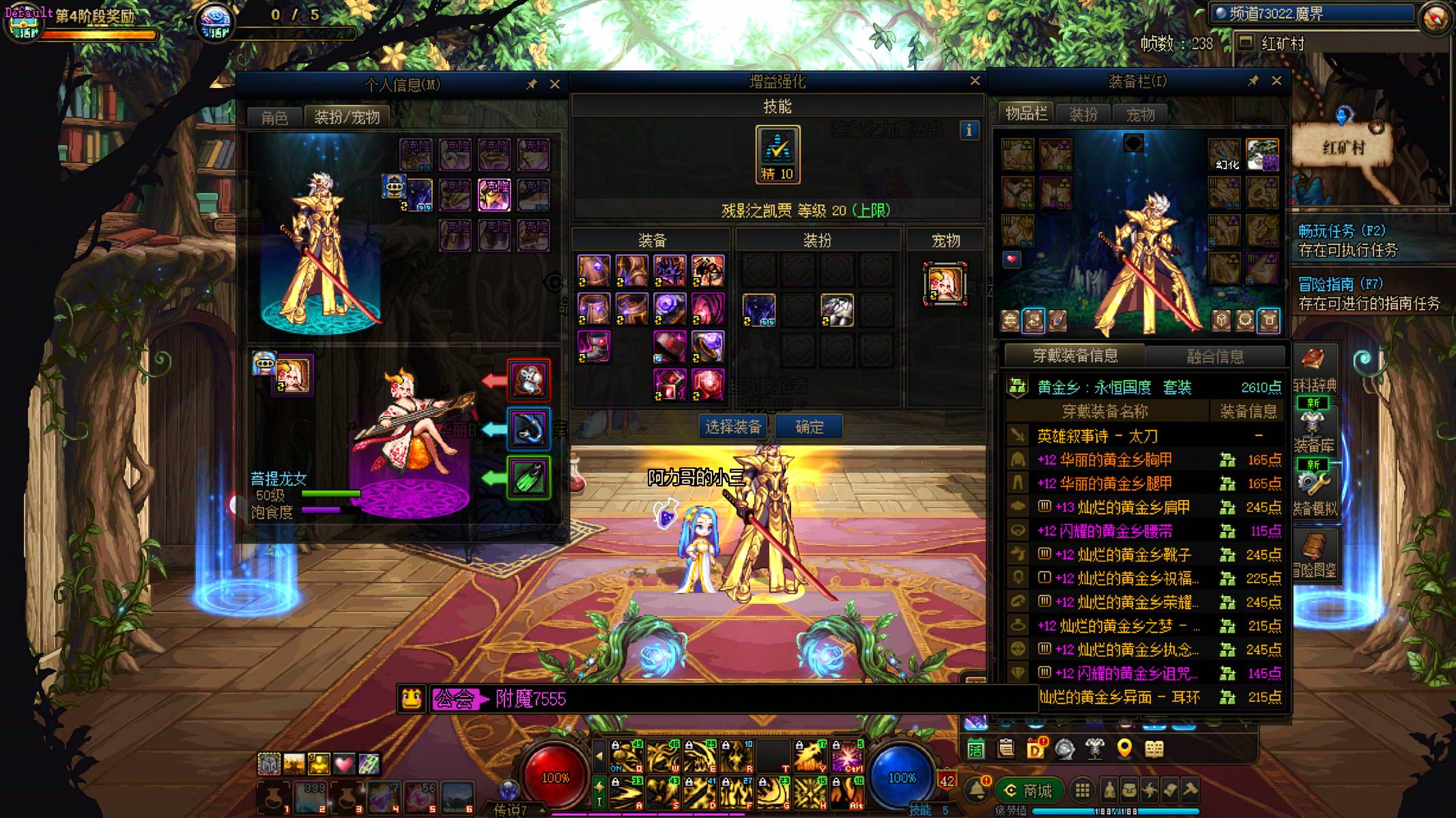Click the blue info button
The width and height of the screenshot is (1456, 818).
(x=969, y=130)
